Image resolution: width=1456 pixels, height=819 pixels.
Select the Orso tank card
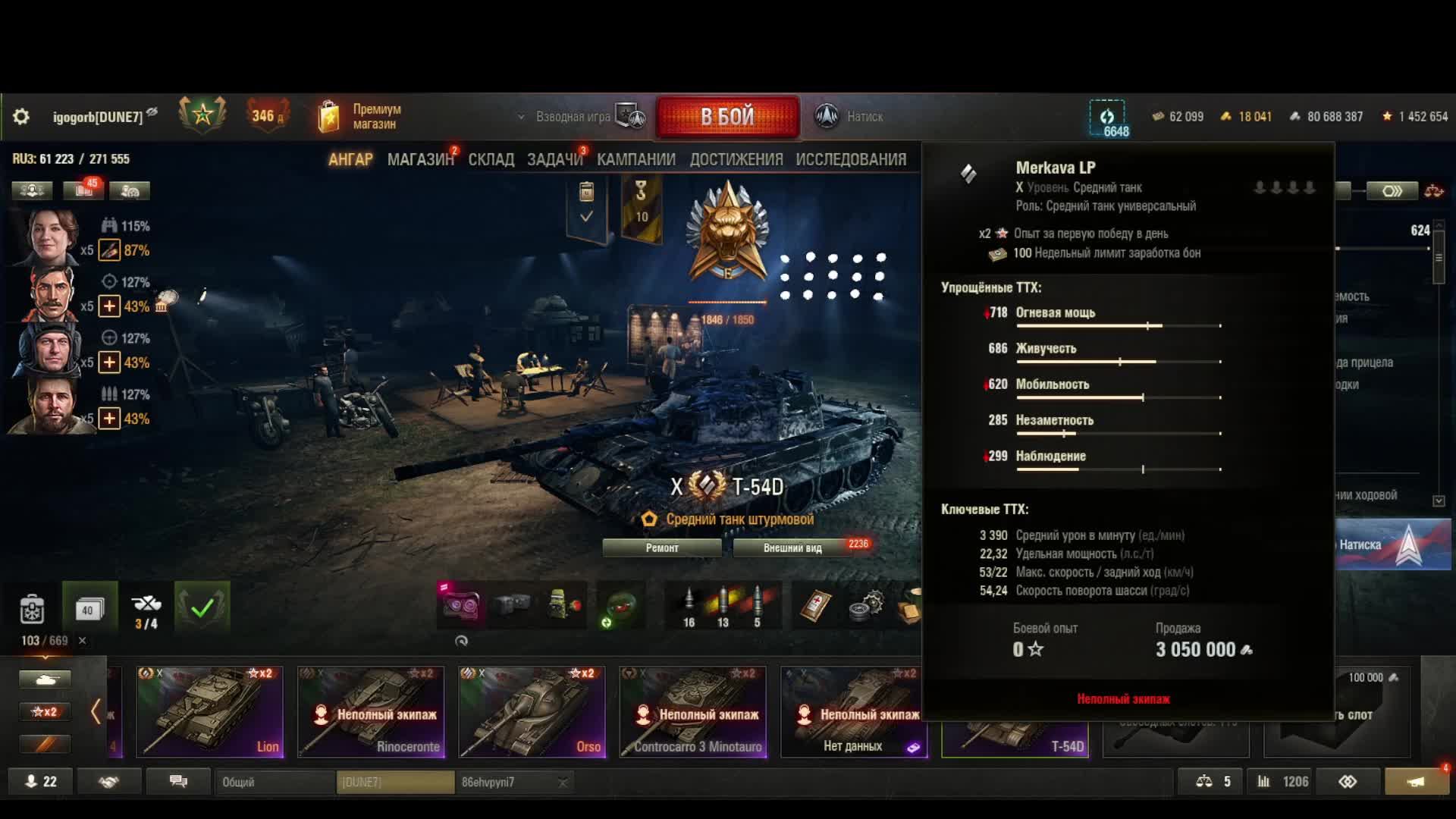click(x=532, y=711)
